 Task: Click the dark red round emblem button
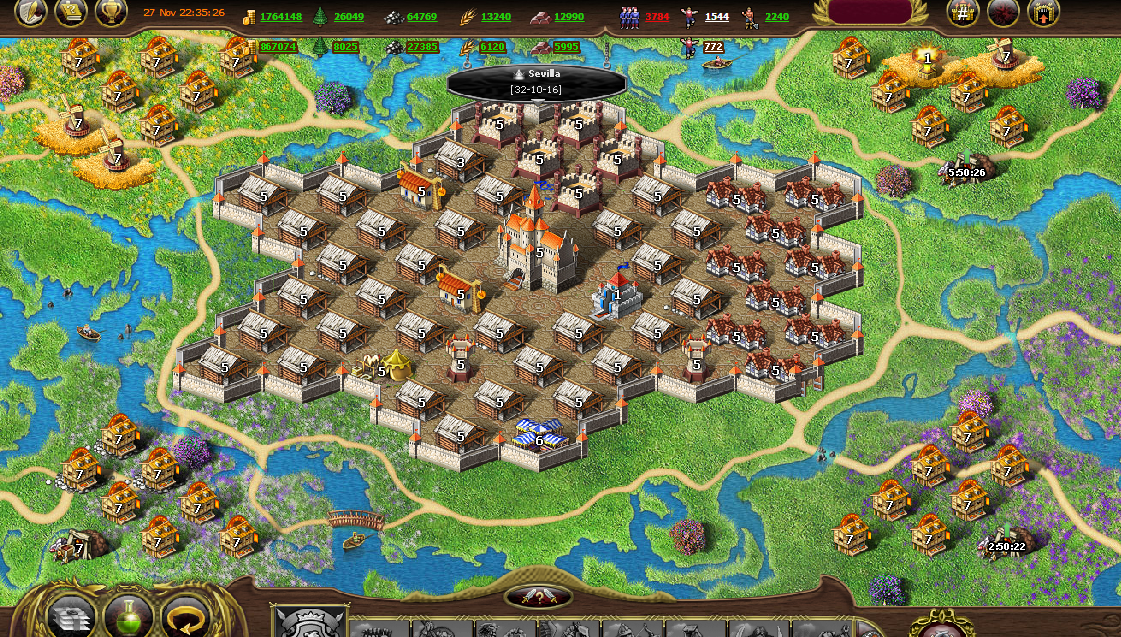[1003, 12]
